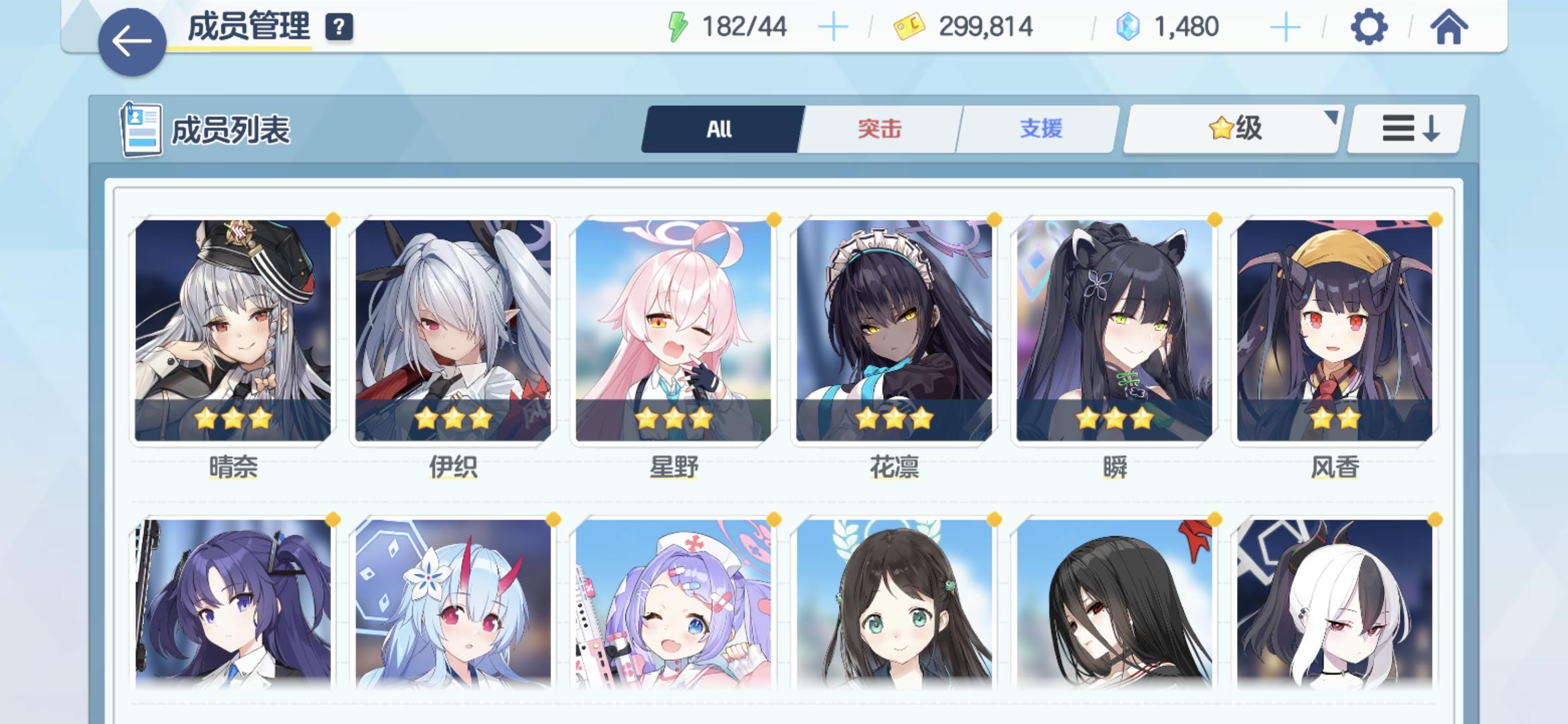Switch to the 突击 tab

[x=879, y=129]
